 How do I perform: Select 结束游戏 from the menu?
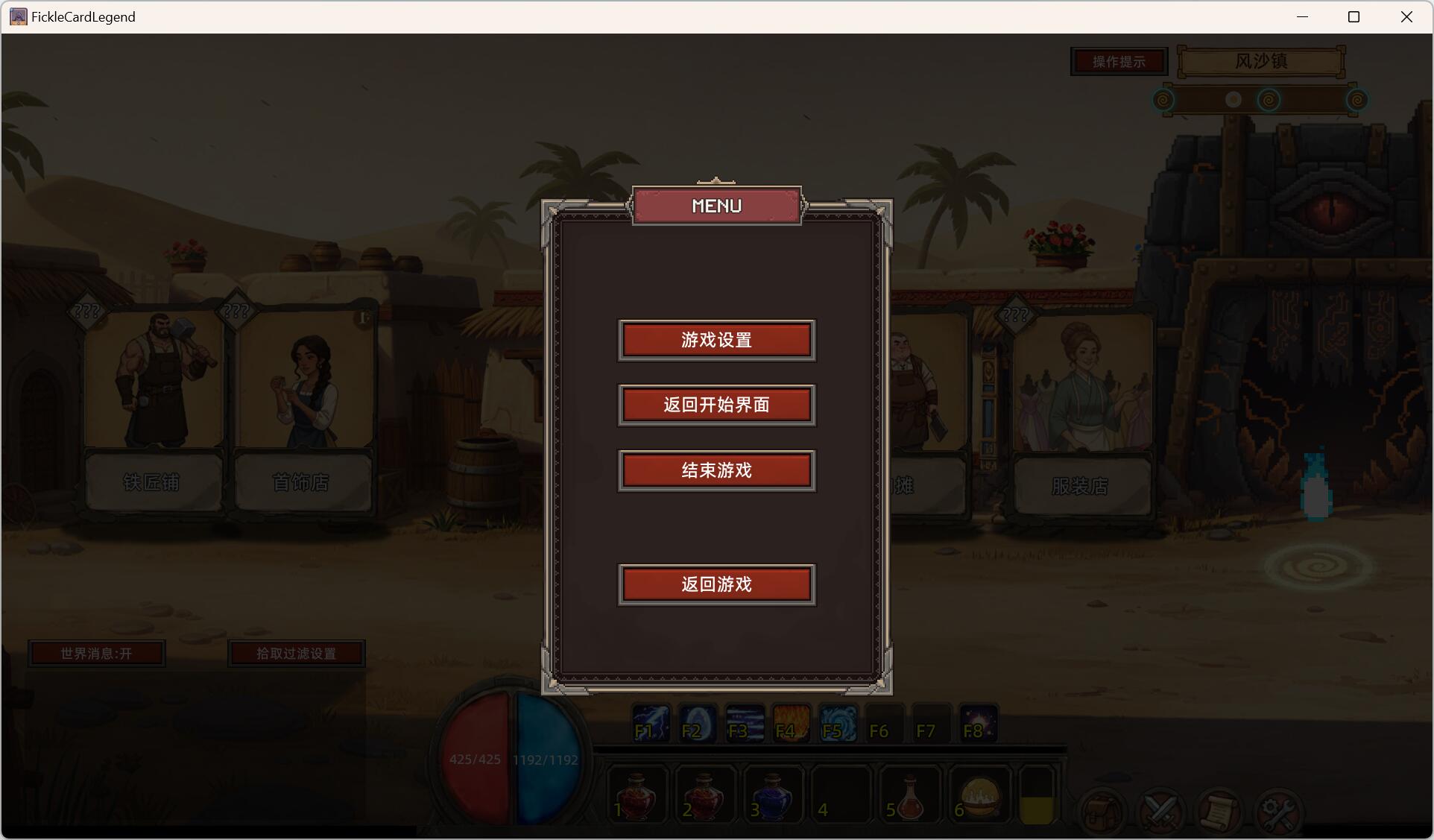(x=716, y=470)
